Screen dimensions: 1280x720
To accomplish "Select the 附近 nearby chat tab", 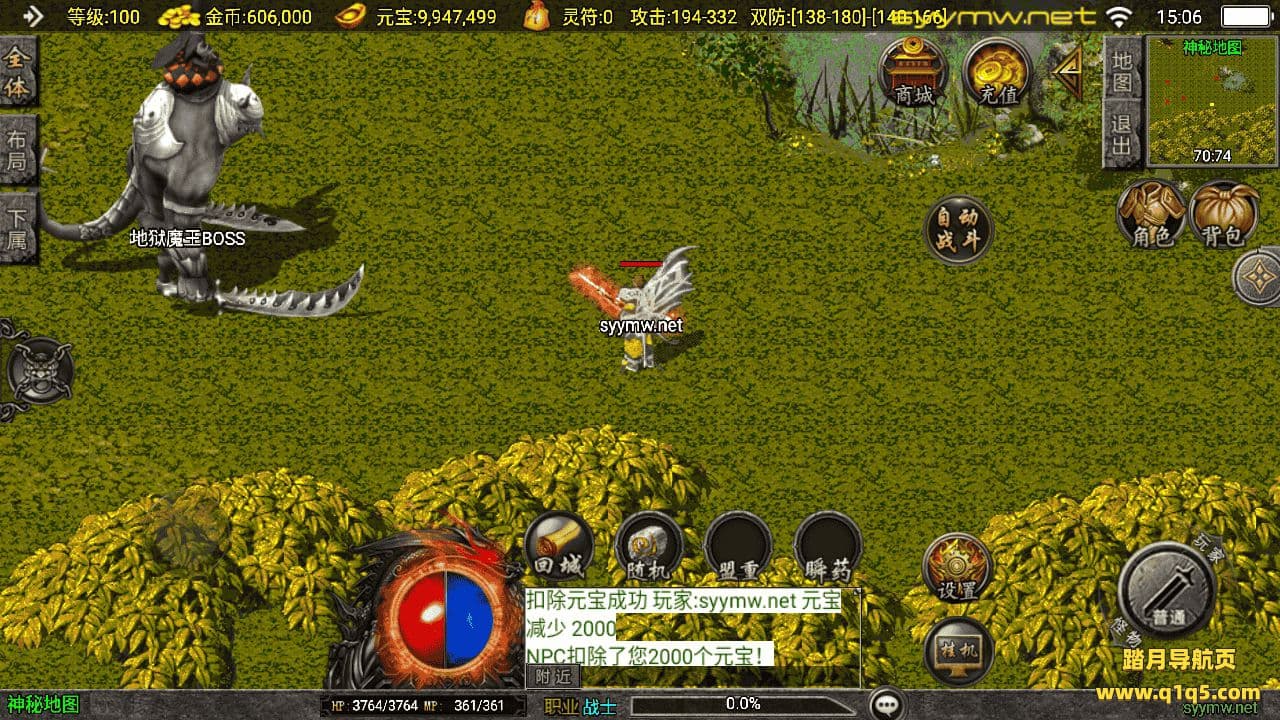I will [x=552, y=677].
